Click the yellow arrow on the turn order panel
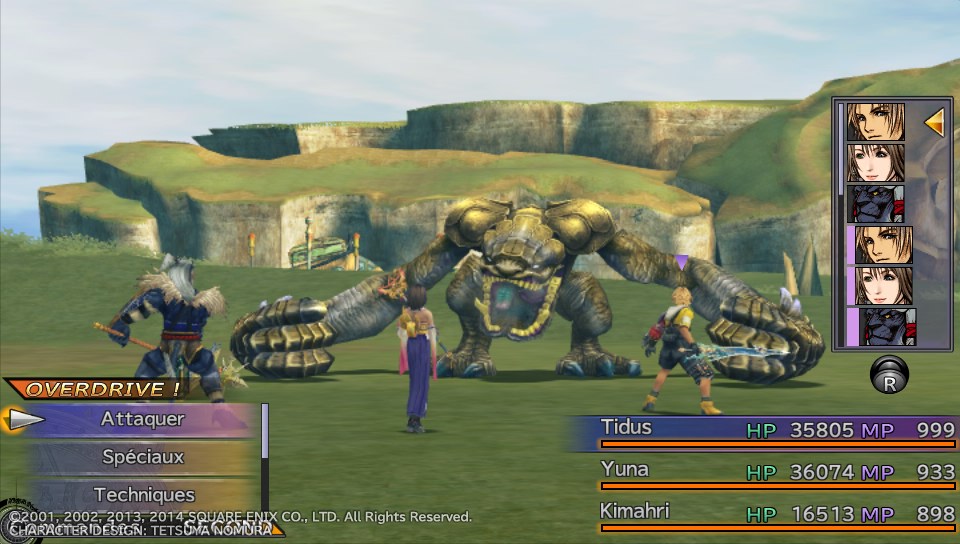Viewport: 960px width, 544px height. click(934, 123)
